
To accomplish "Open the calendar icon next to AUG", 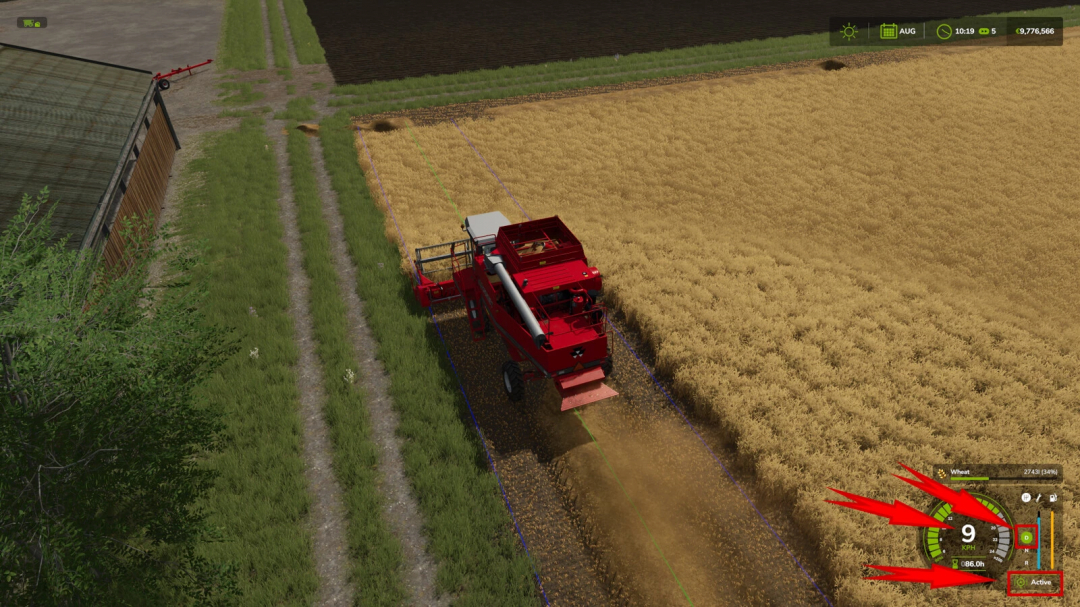I will click(x=888, y=31).
